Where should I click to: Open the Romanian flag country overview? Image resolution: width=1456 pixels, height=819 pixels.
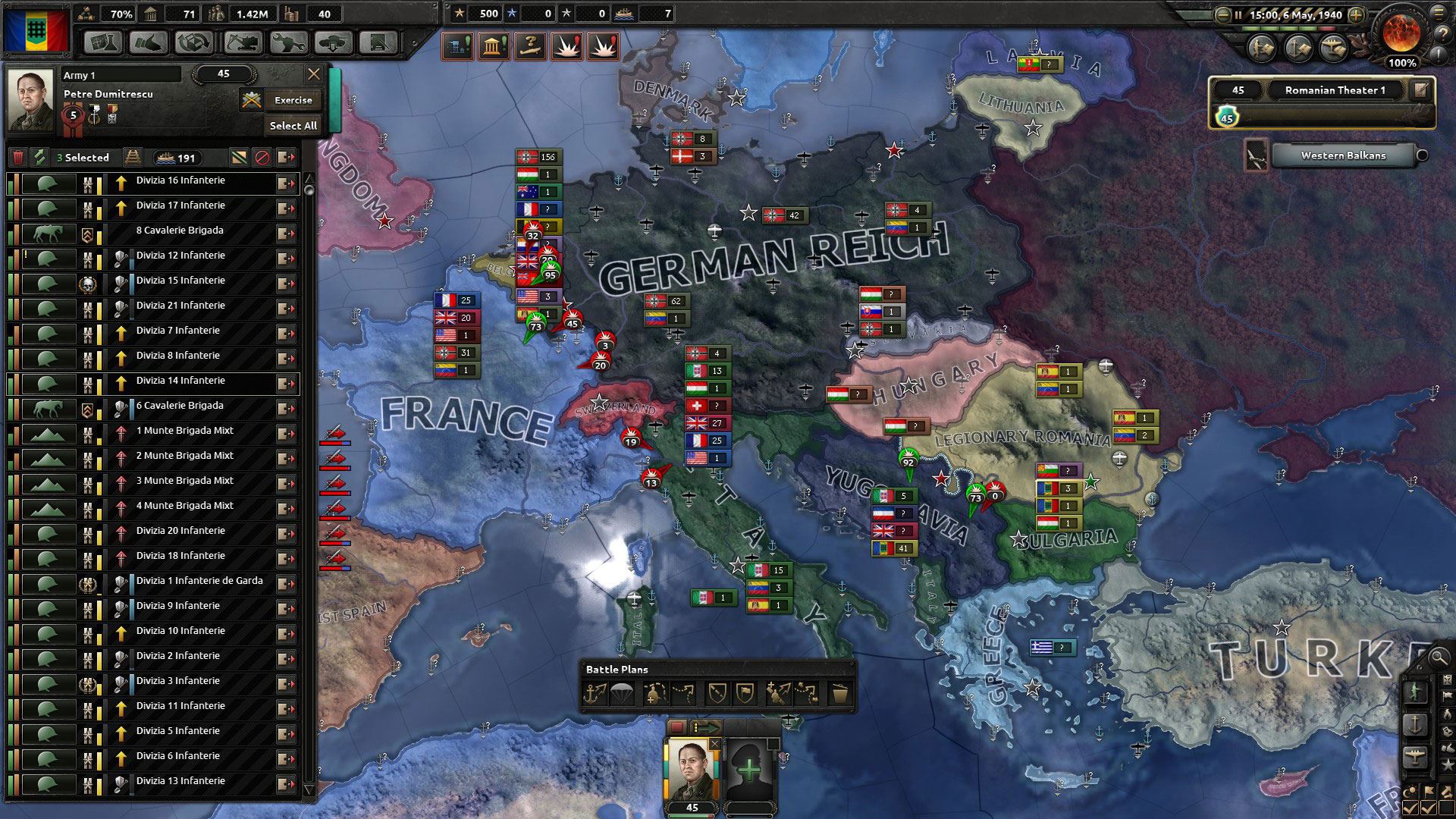pos(36,29)
